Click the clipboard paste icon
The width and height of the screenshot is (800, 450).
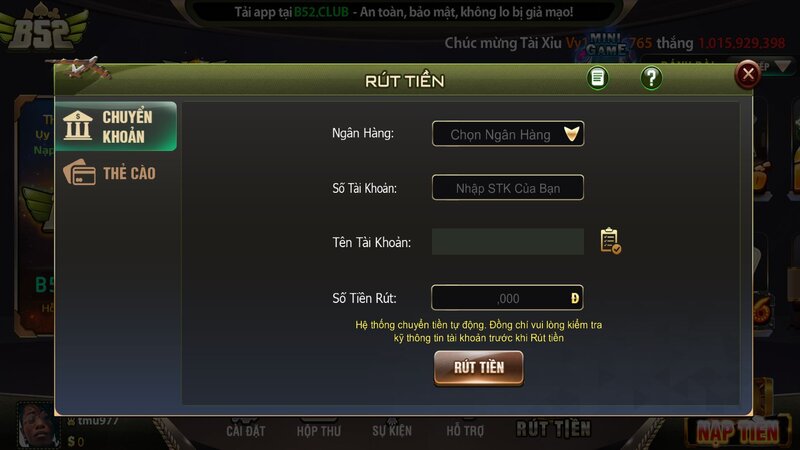coord(610,241)
